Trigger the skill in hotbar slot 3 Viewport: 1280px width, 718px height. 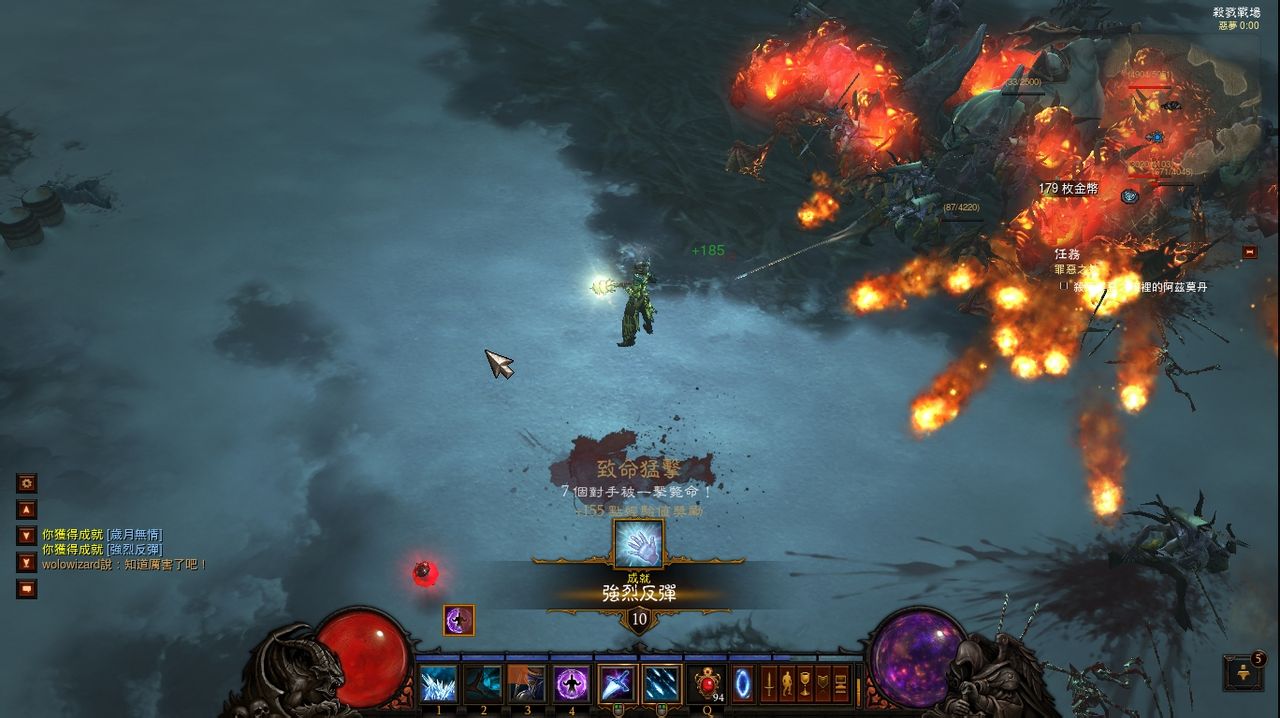(x=527, y=684)
